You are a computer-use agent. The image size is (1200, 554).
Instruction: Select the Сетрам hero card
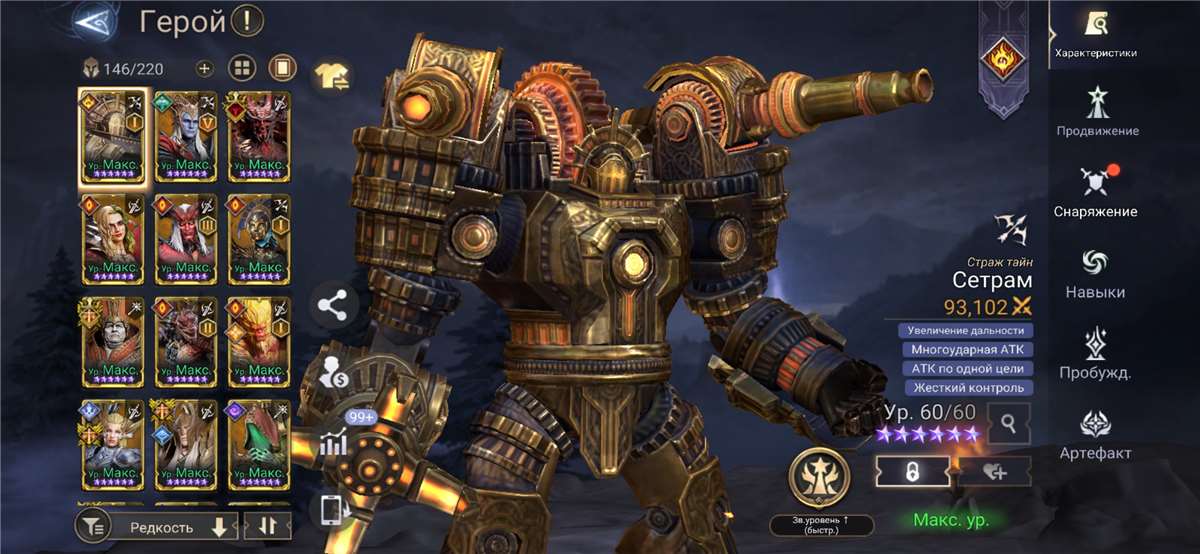112,137
